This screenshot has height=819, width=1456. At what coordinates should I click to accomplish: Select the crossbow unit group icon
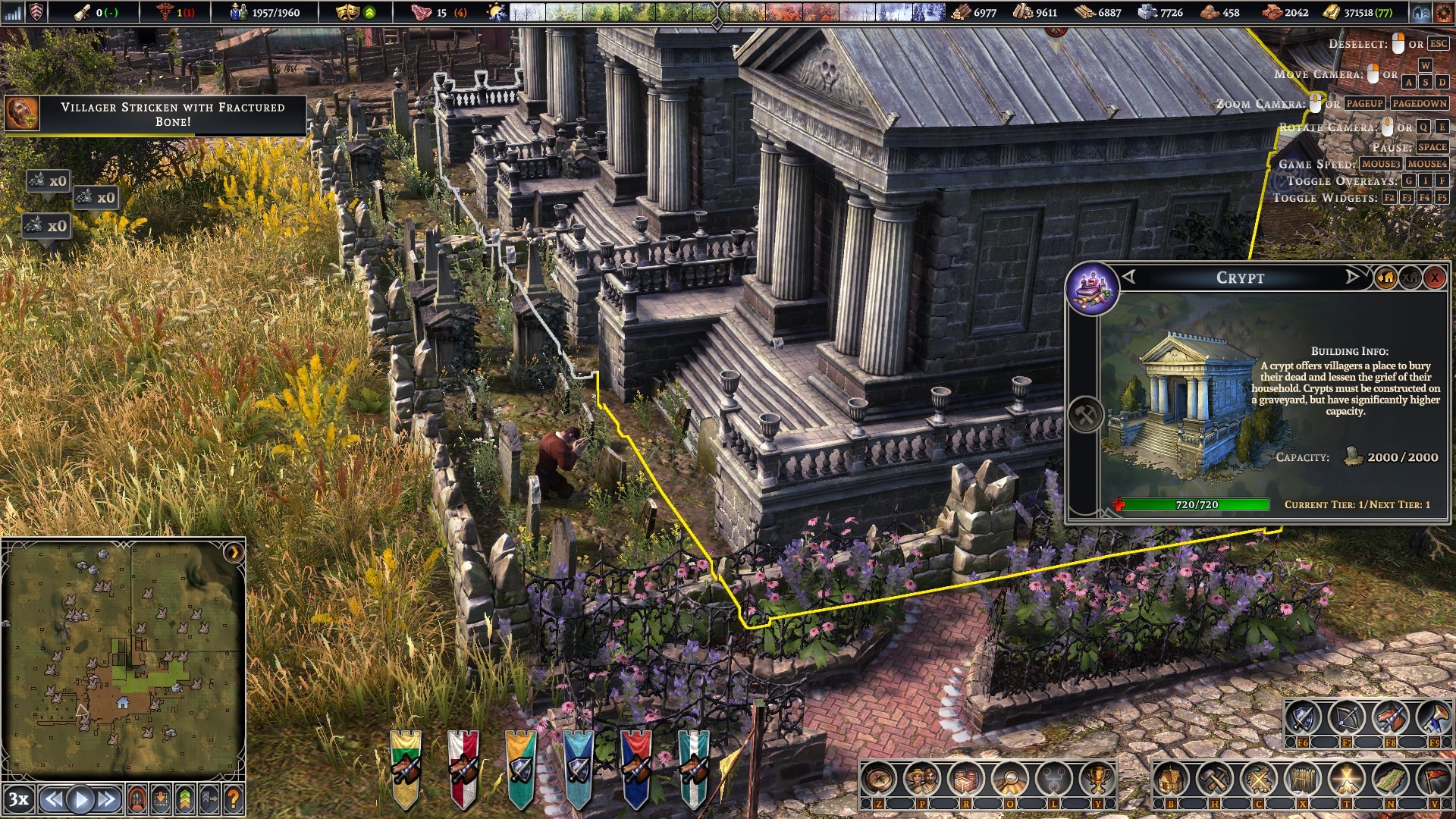click(1347, 718)
